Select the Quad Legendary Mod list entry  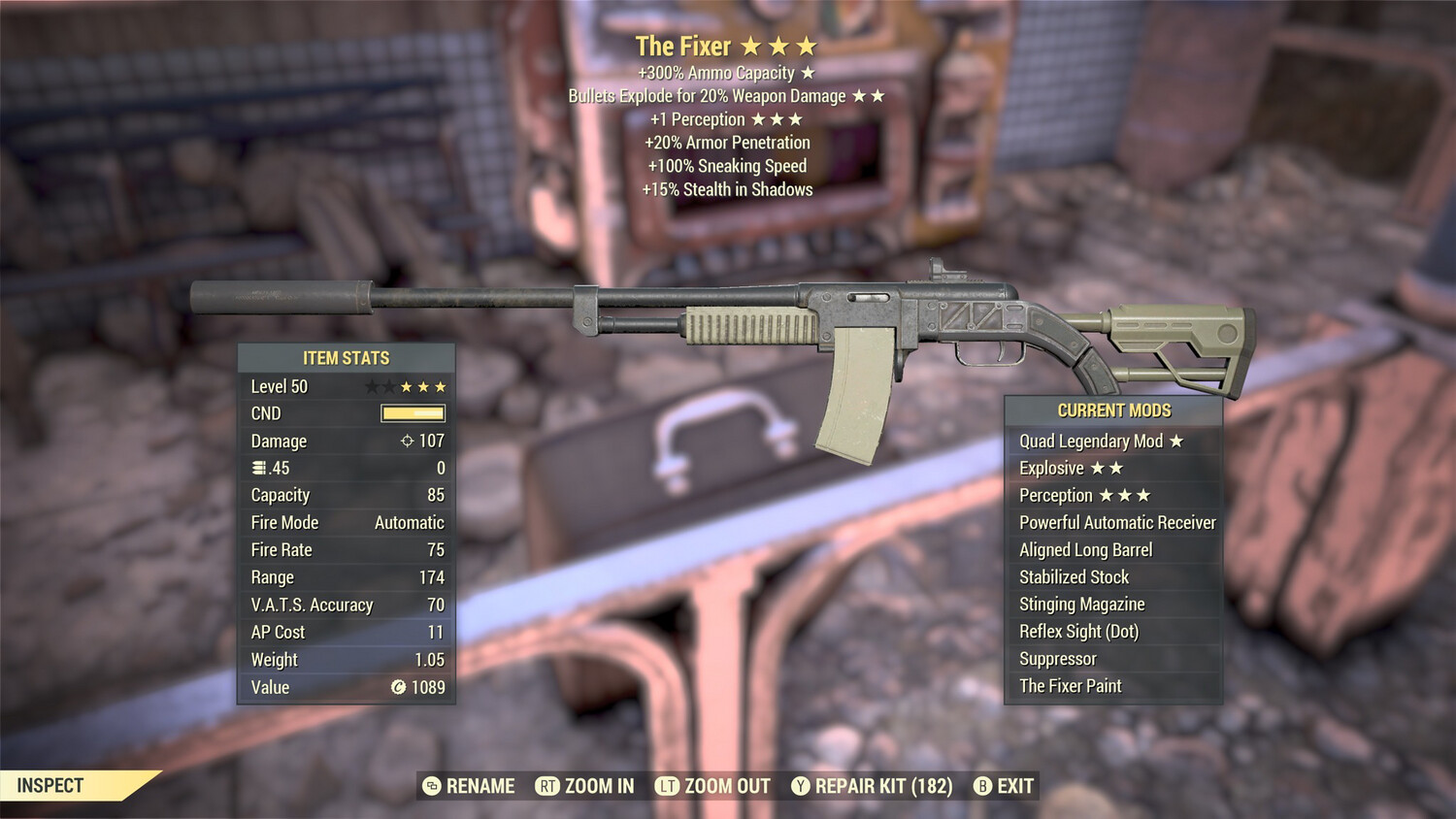[1092, 441]
